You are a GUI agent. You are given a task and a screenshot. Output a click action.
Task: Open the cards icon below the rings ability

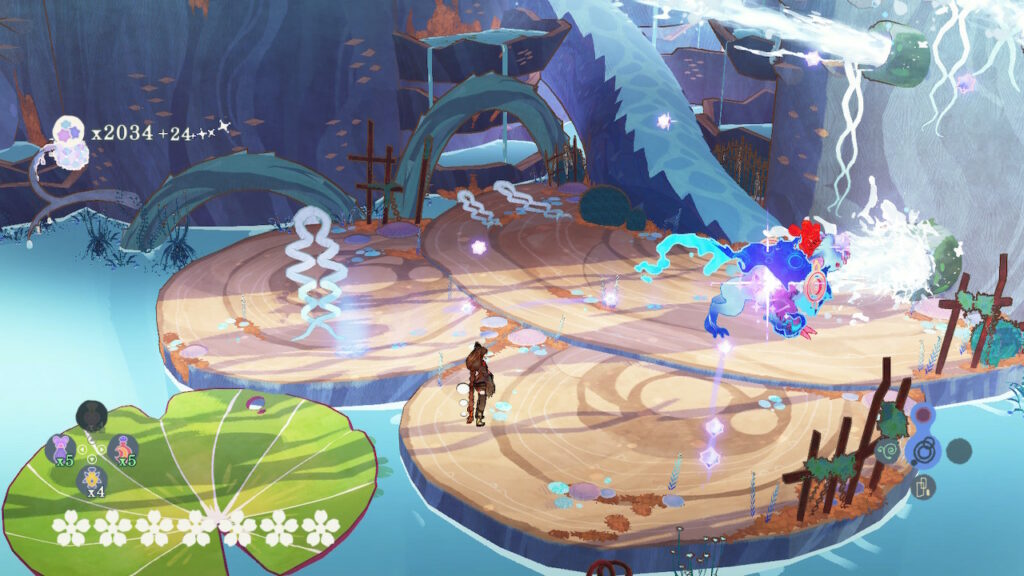[x=923, y=486]
